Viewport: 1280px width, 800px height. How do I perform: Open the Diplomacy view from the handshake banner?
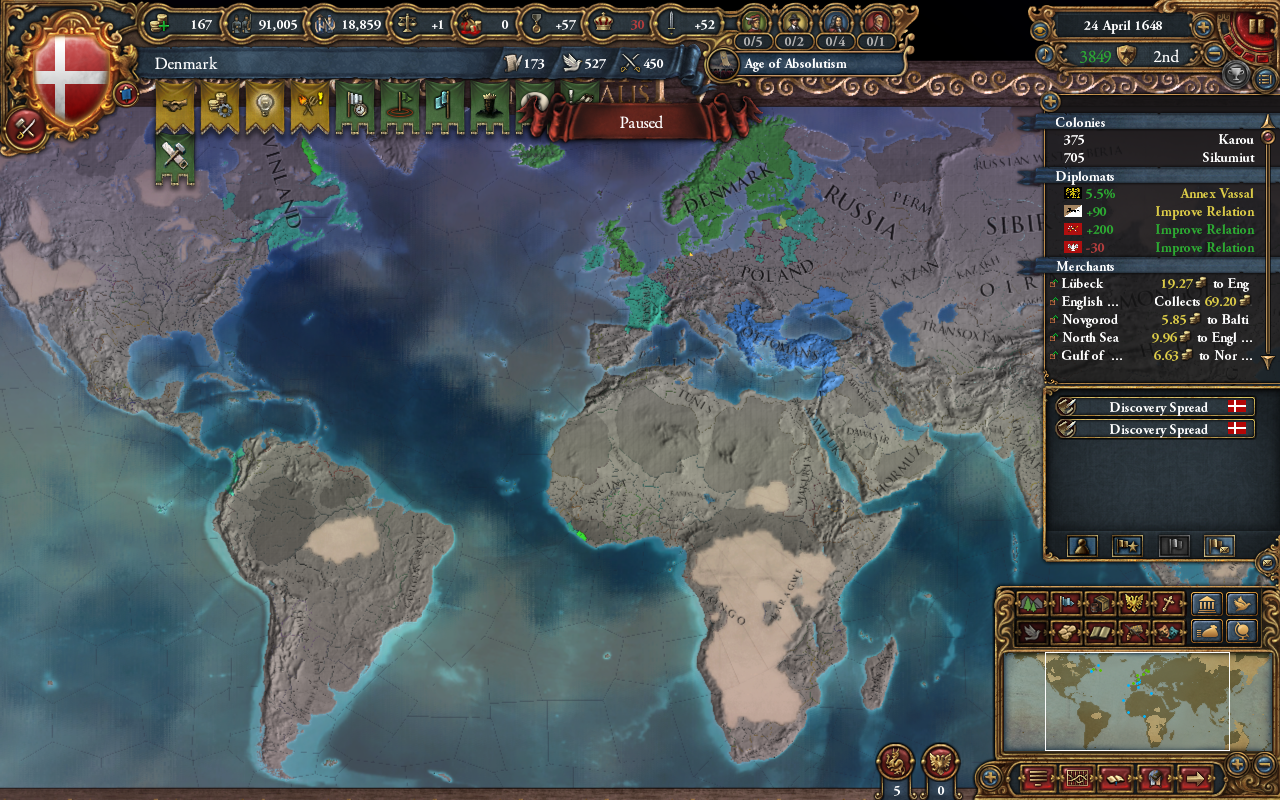click(x=174, y=105)
